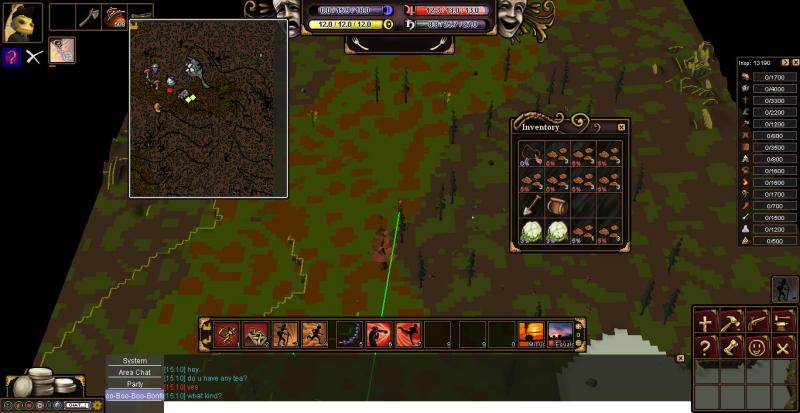The height and width of the screenshot is (413, 800).
Task: Click the plus icon in the action menu
Action: click(x=706, y=322)
